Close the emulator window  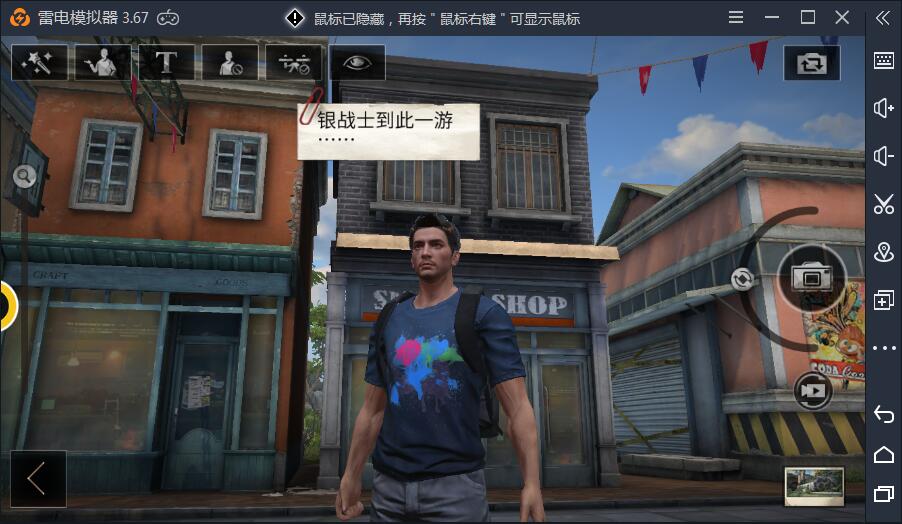tap(842, 17)
